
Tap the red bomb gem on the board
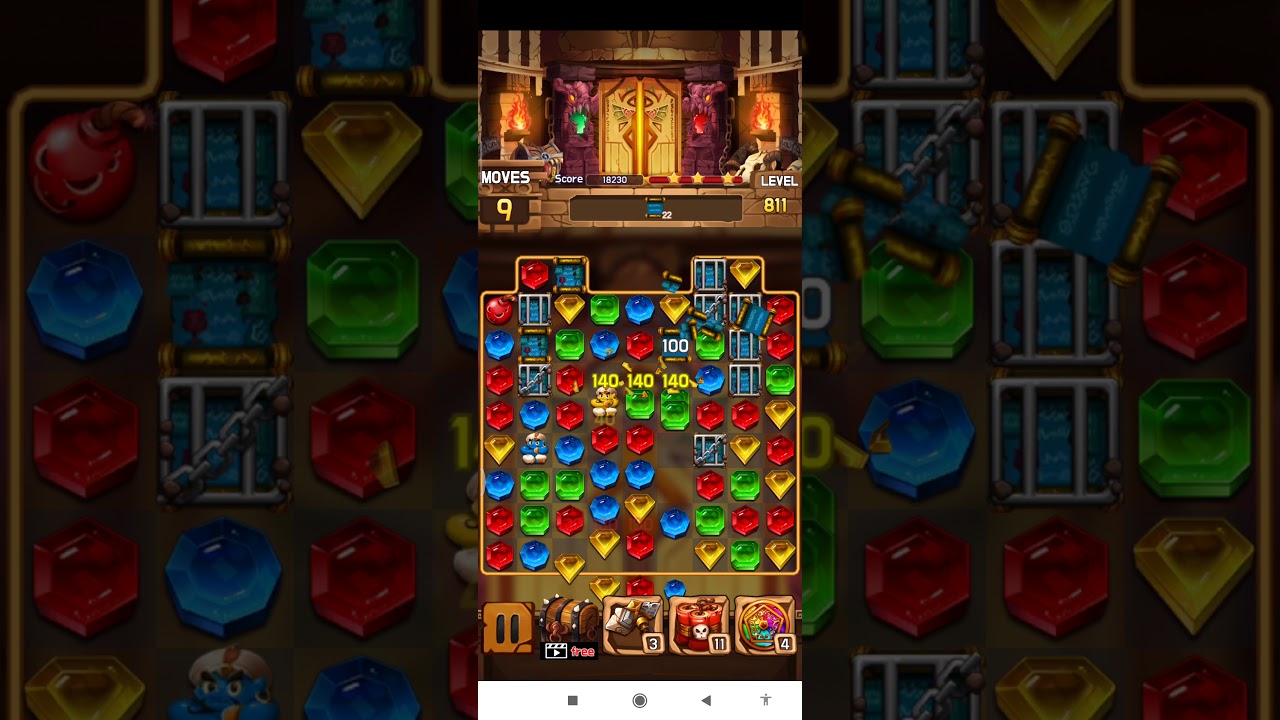pos(499,309)
